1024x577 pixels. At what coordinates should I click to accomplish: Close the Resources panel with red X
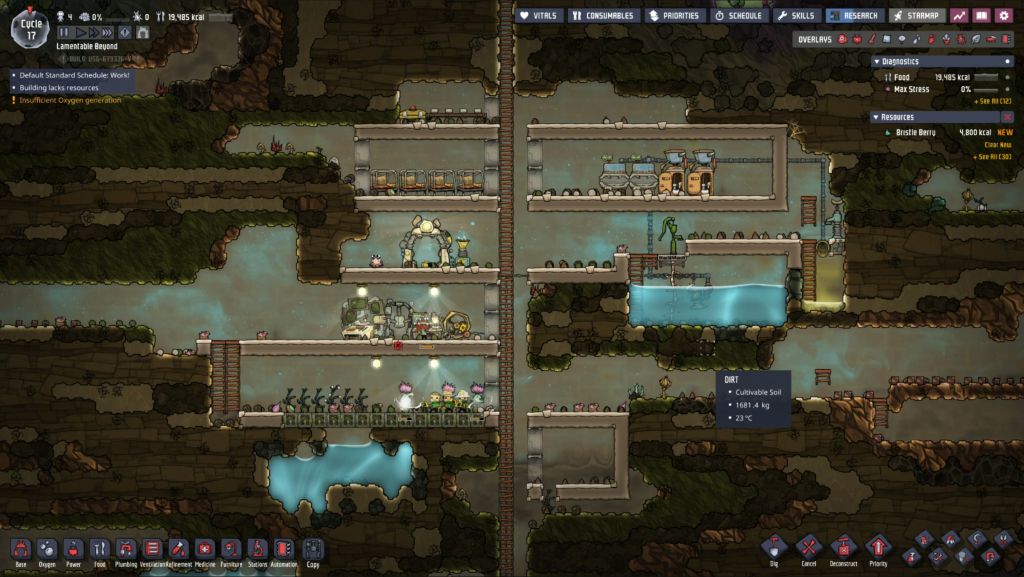1007,117
